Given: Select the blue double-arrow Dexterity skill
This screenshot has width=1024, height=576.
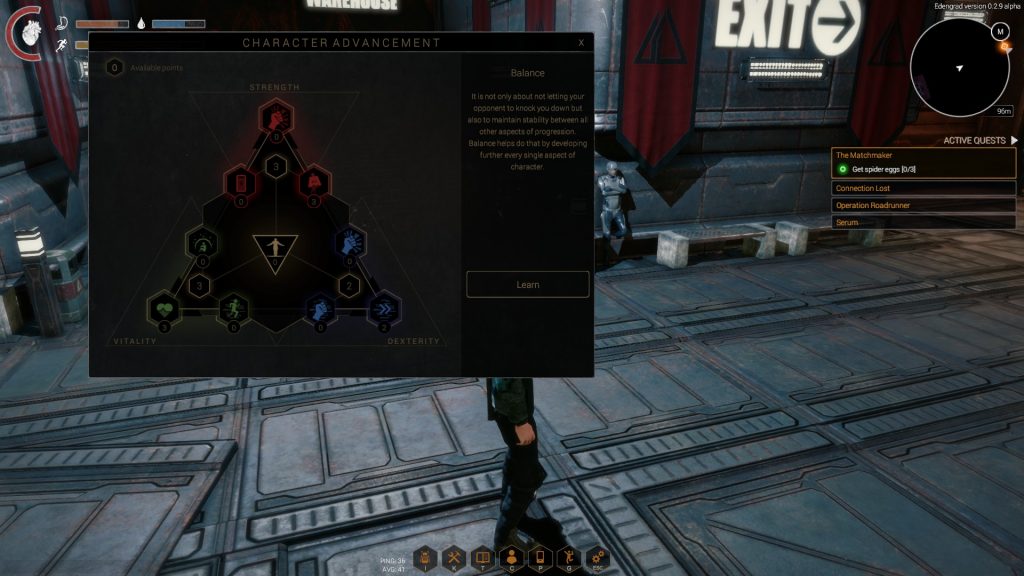Looking at the screenshot, I should [x=385, y=307].
